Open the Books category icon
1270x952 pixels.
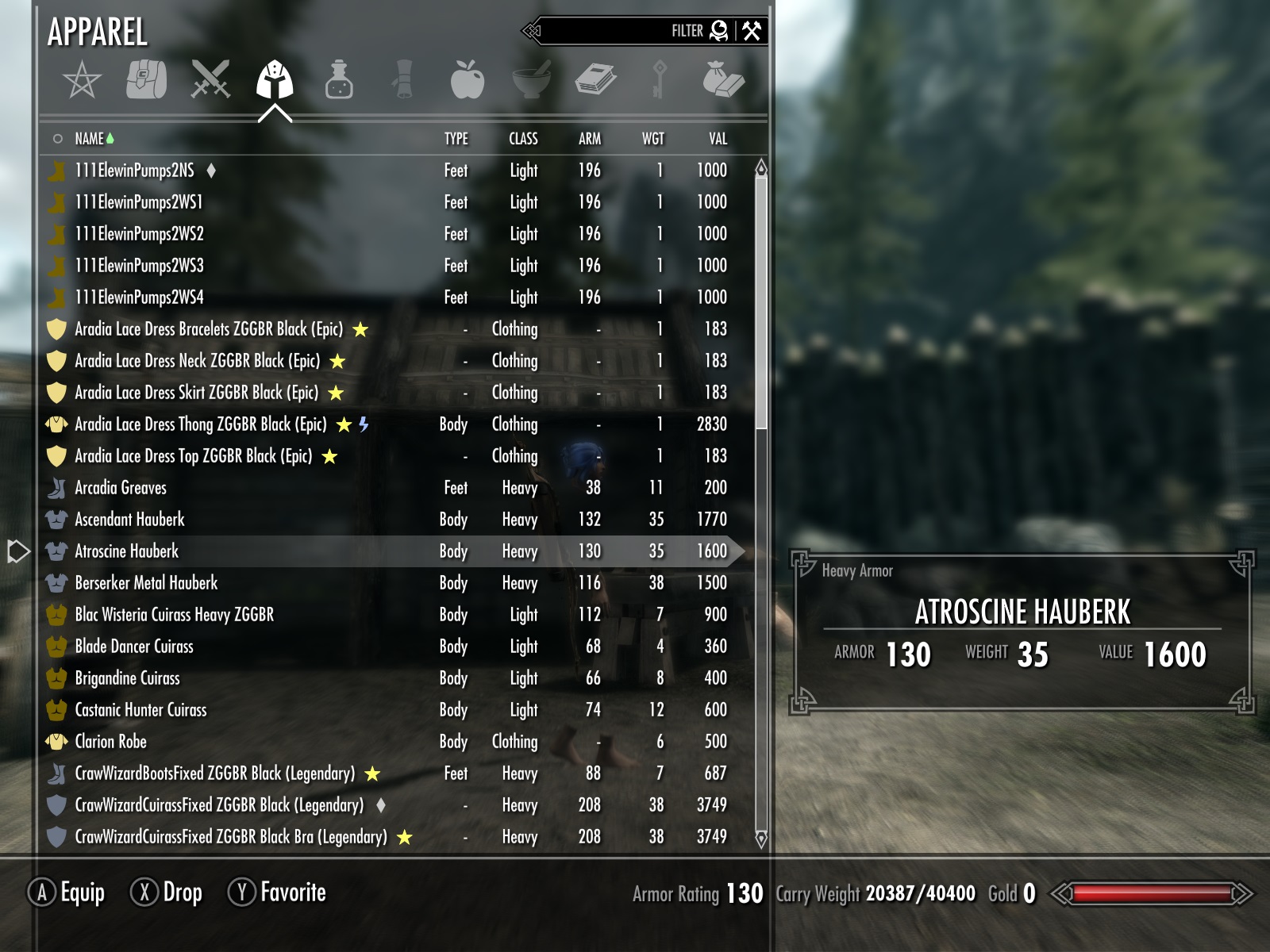(x=596, y=79)
